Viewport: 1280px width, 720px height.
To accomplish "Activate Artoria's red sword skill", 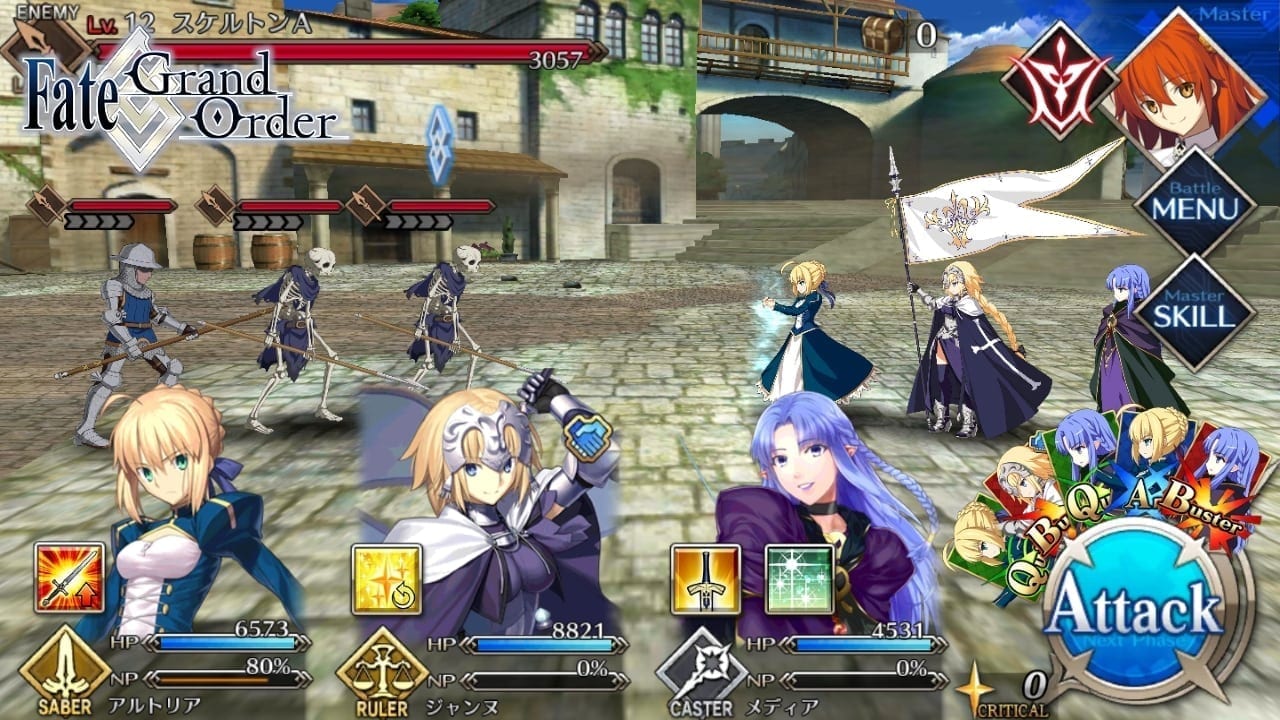I will 69,578.
